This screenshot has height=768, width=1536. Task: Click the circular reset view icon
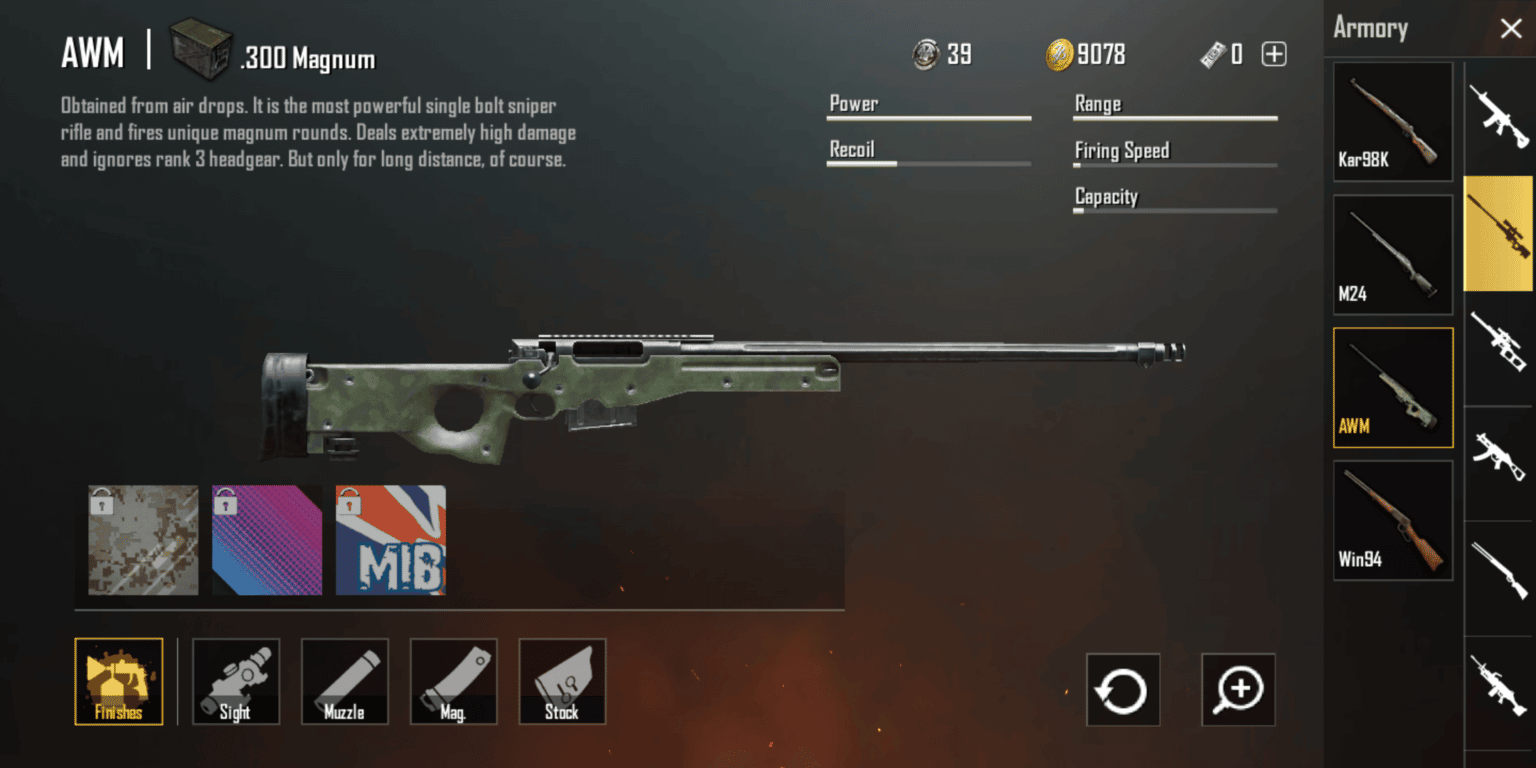tap(1122, 689)
